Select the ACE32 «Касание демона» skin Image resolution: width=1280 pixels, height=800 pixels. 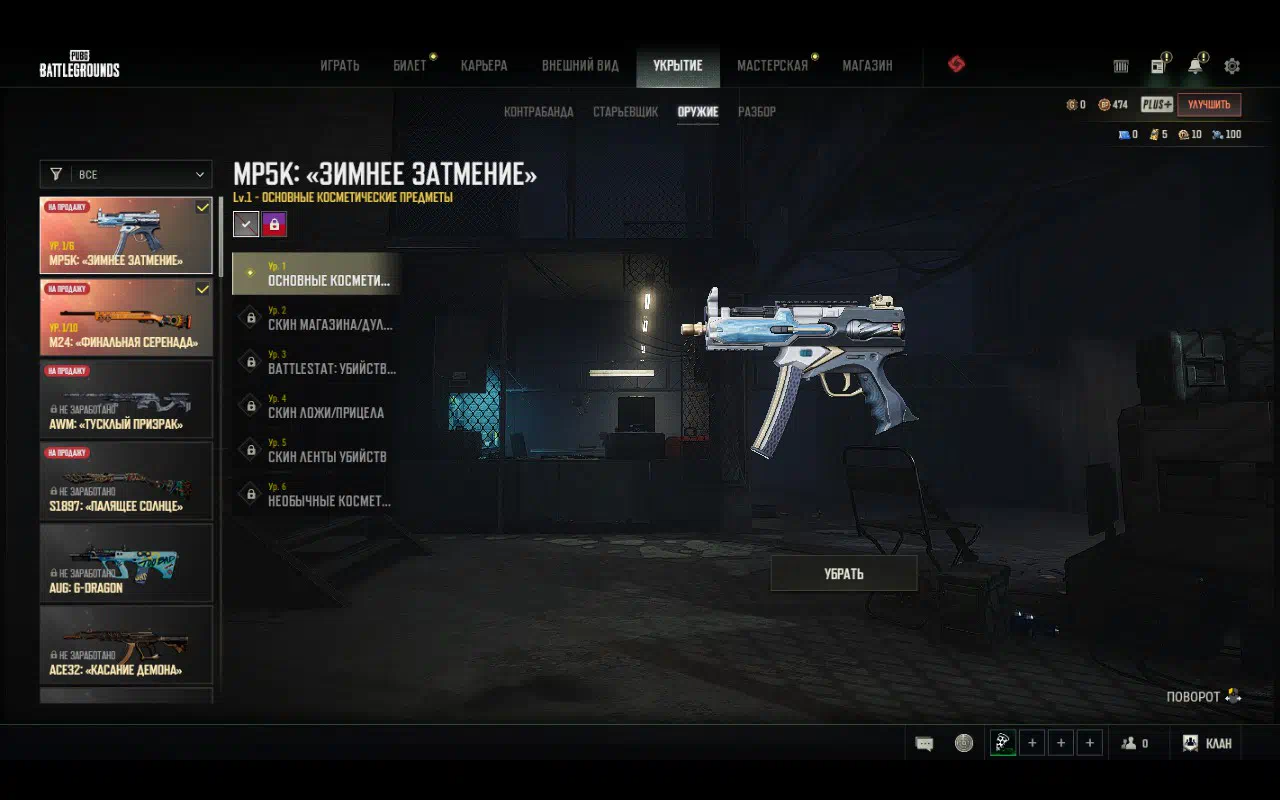click(126, 645)
